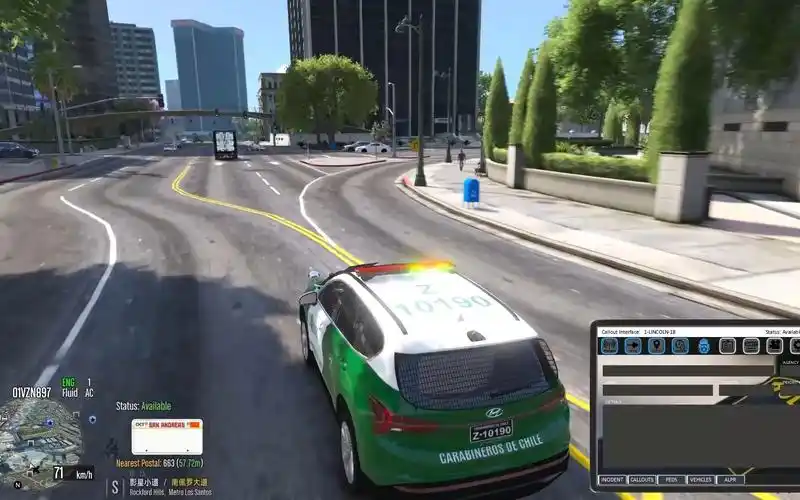Show the Peds tab
The image size is (800, 500).
coord(671,480)
